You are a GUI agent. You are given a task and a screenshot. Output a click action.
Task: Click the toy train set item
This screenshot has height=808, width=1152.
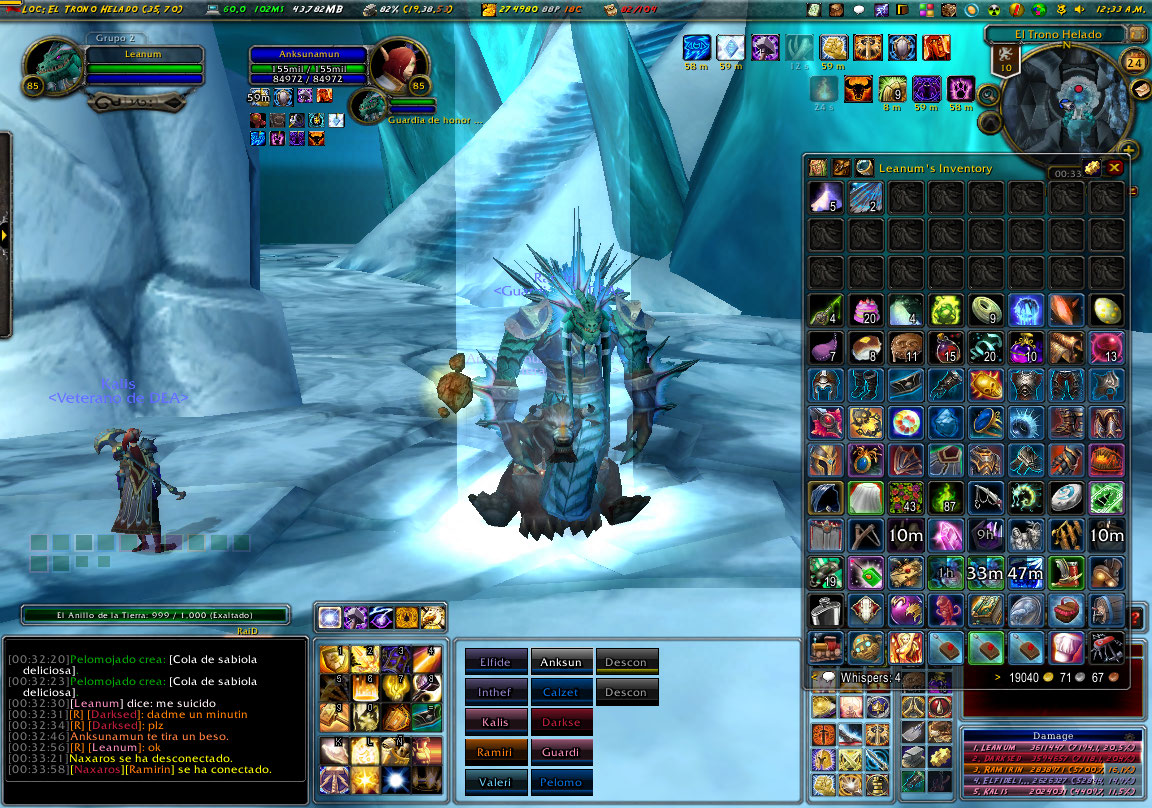[825, 646]
